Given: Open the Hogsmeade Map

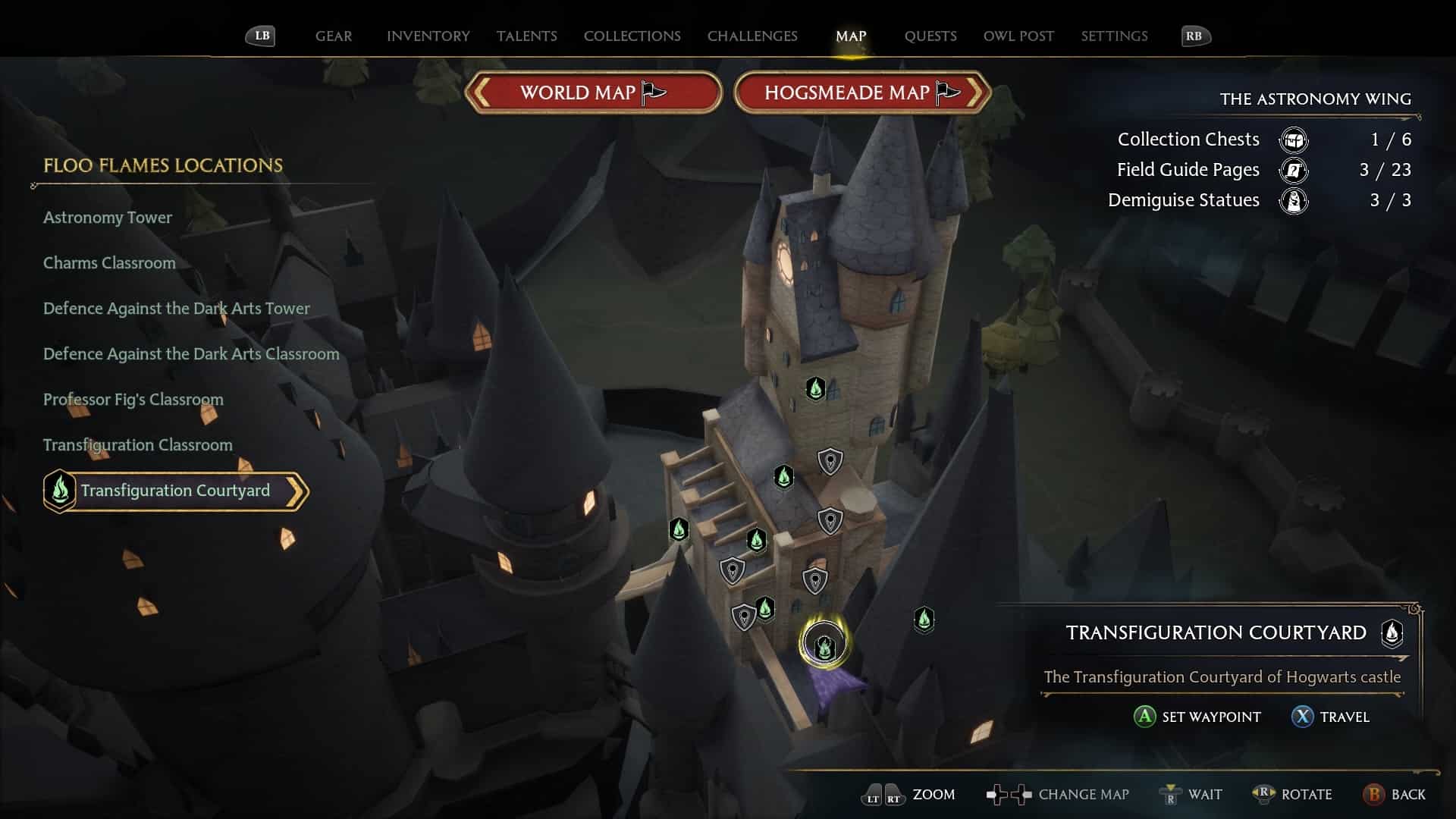Looking at the screenshot, I should click(861, 93).
